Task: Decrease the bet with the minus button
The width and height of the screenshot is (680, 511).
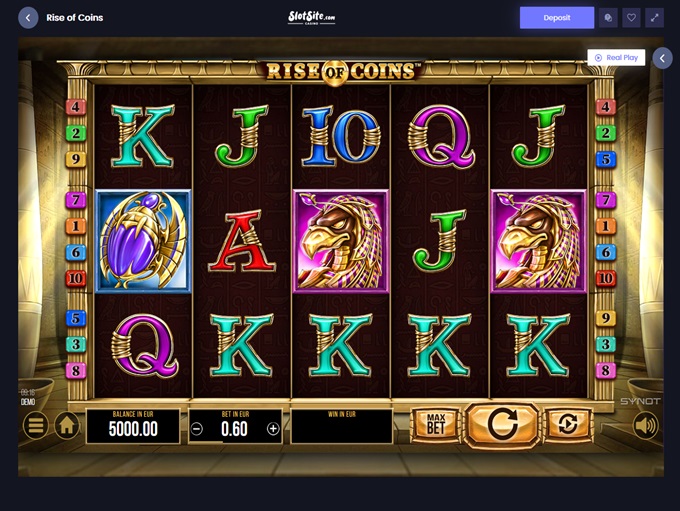Action: click(x=197, y=429)
